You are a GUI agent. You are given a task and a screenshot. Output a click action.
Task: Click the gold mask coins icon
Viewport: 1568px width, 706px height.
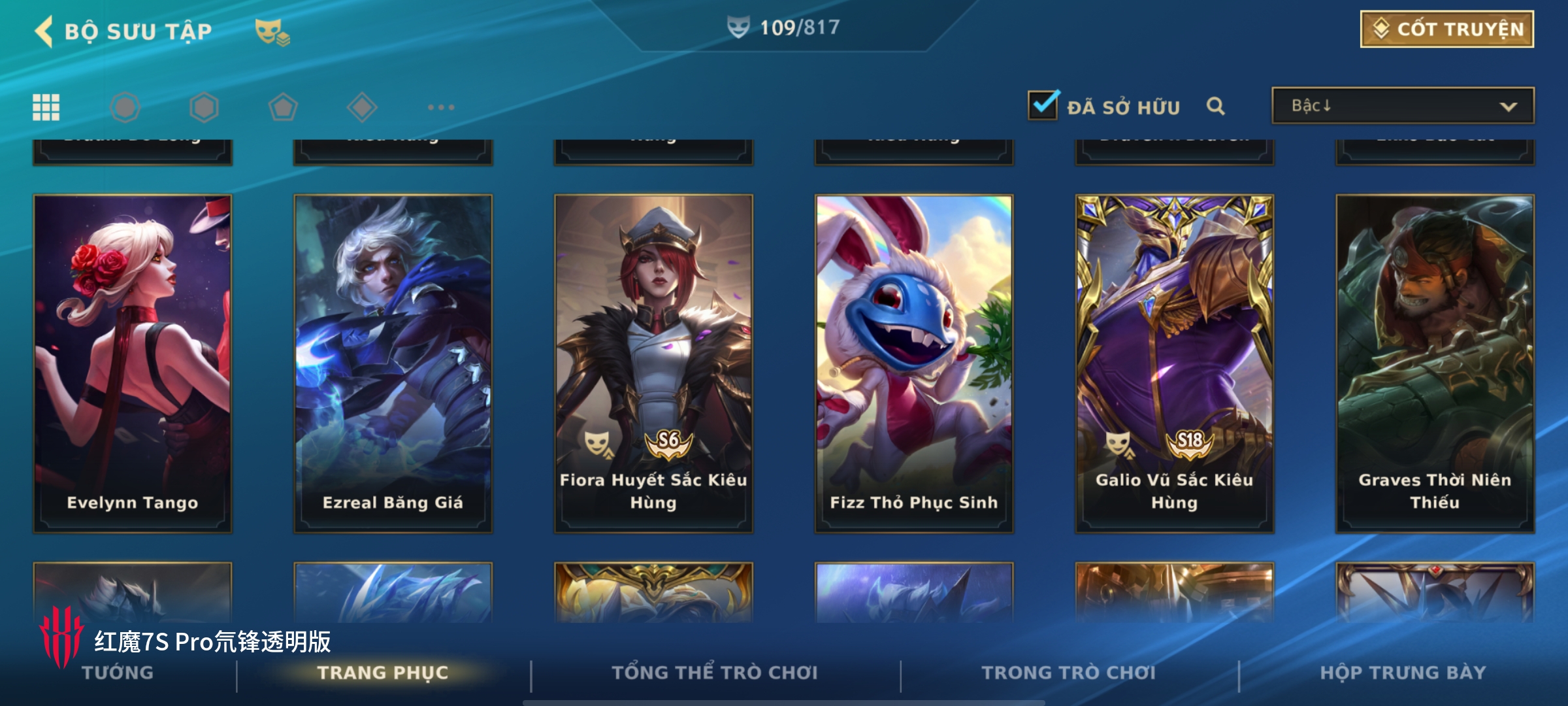click(x=272, y=31)
